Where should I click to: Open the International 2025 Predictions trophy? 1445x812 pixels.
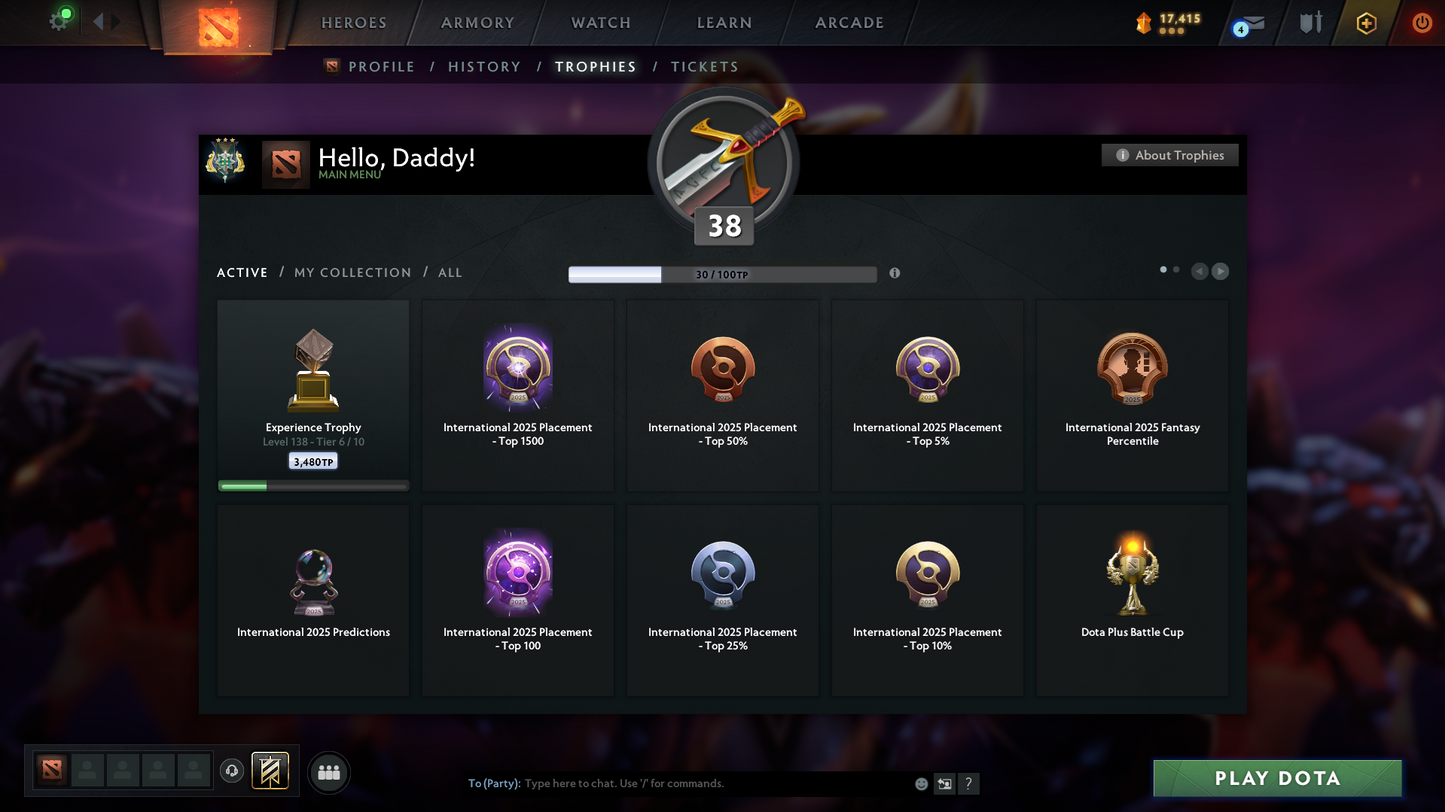click(x=313, y=600)
